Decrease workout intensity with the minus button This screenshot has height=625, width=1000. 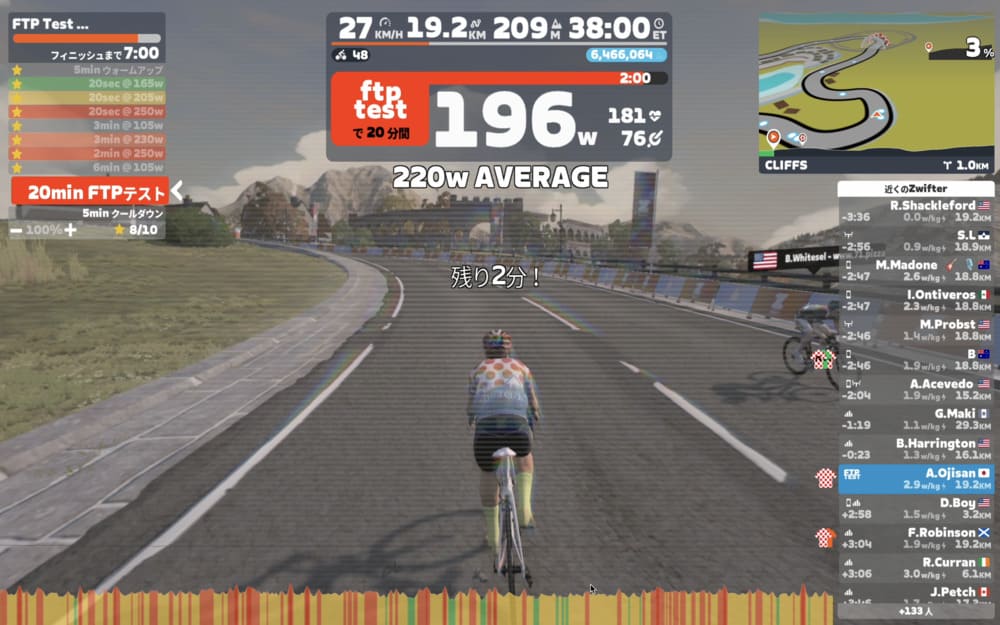[17, 230]
